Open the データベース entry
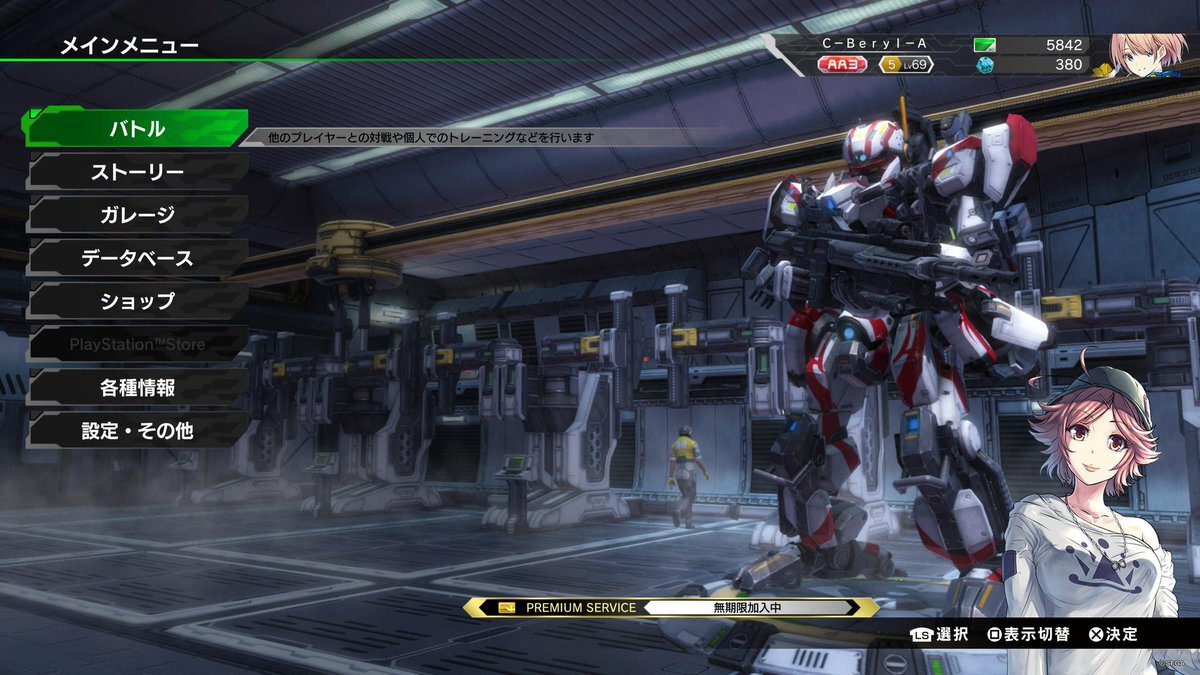Viewport: 1200px width, 675px height. click(137, 258)
